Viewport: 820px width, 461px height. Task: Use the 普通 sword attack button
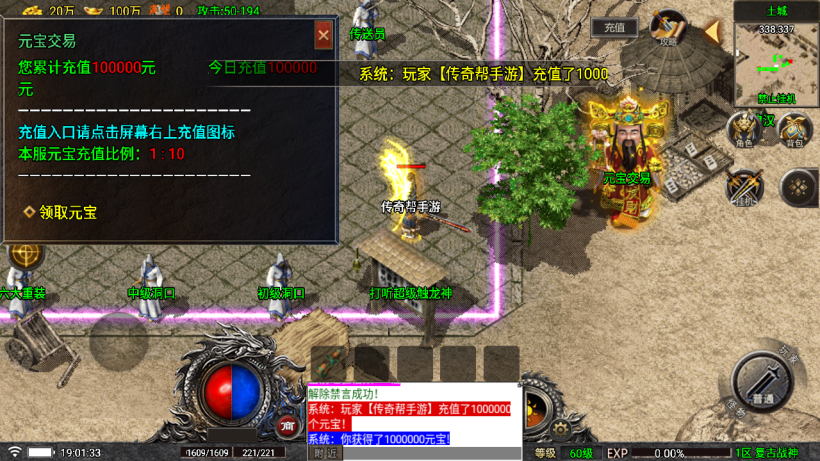click(x=763, y=382)
